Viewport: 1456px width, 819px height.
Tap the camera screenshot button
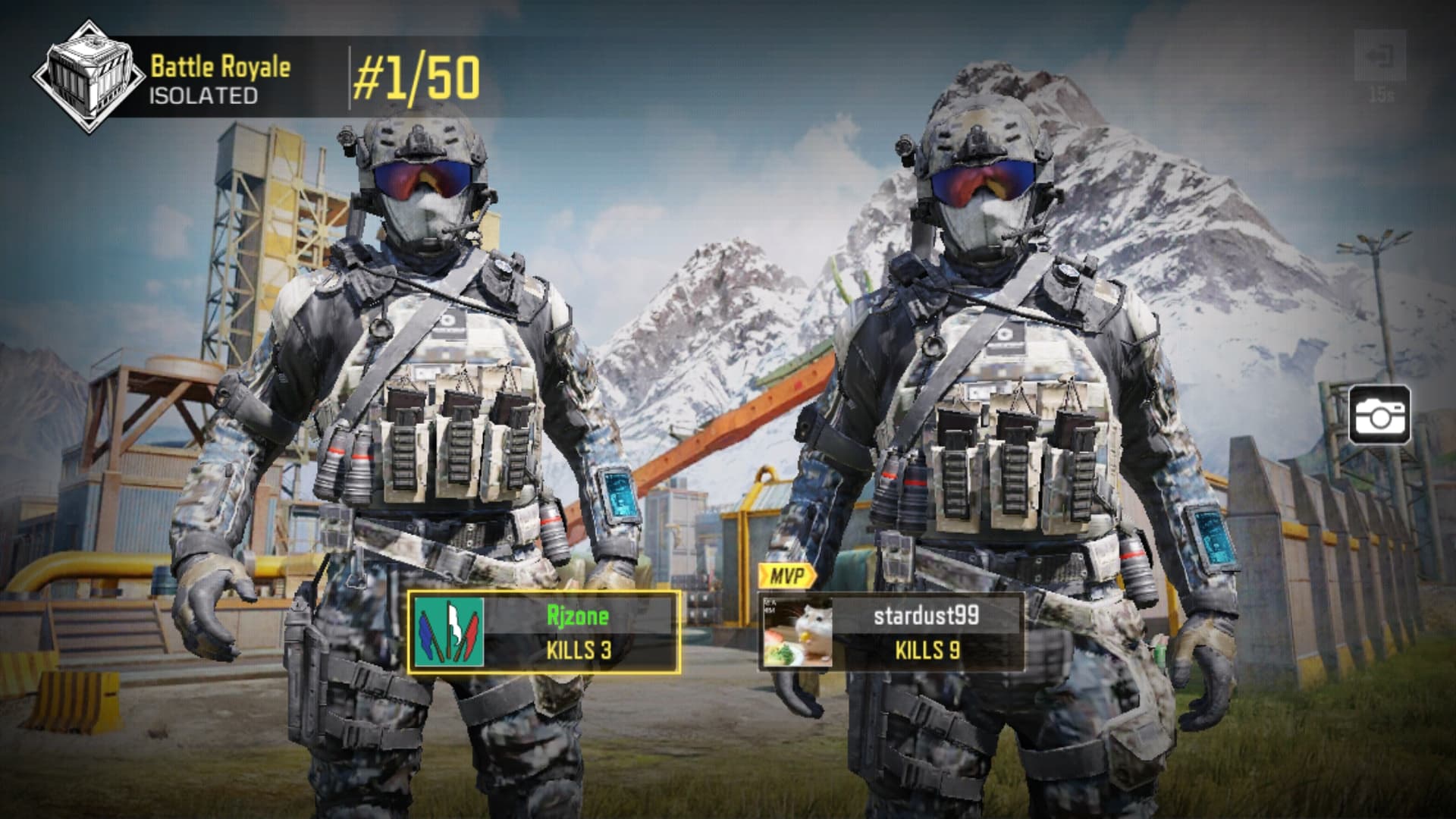click(1379, 415)
